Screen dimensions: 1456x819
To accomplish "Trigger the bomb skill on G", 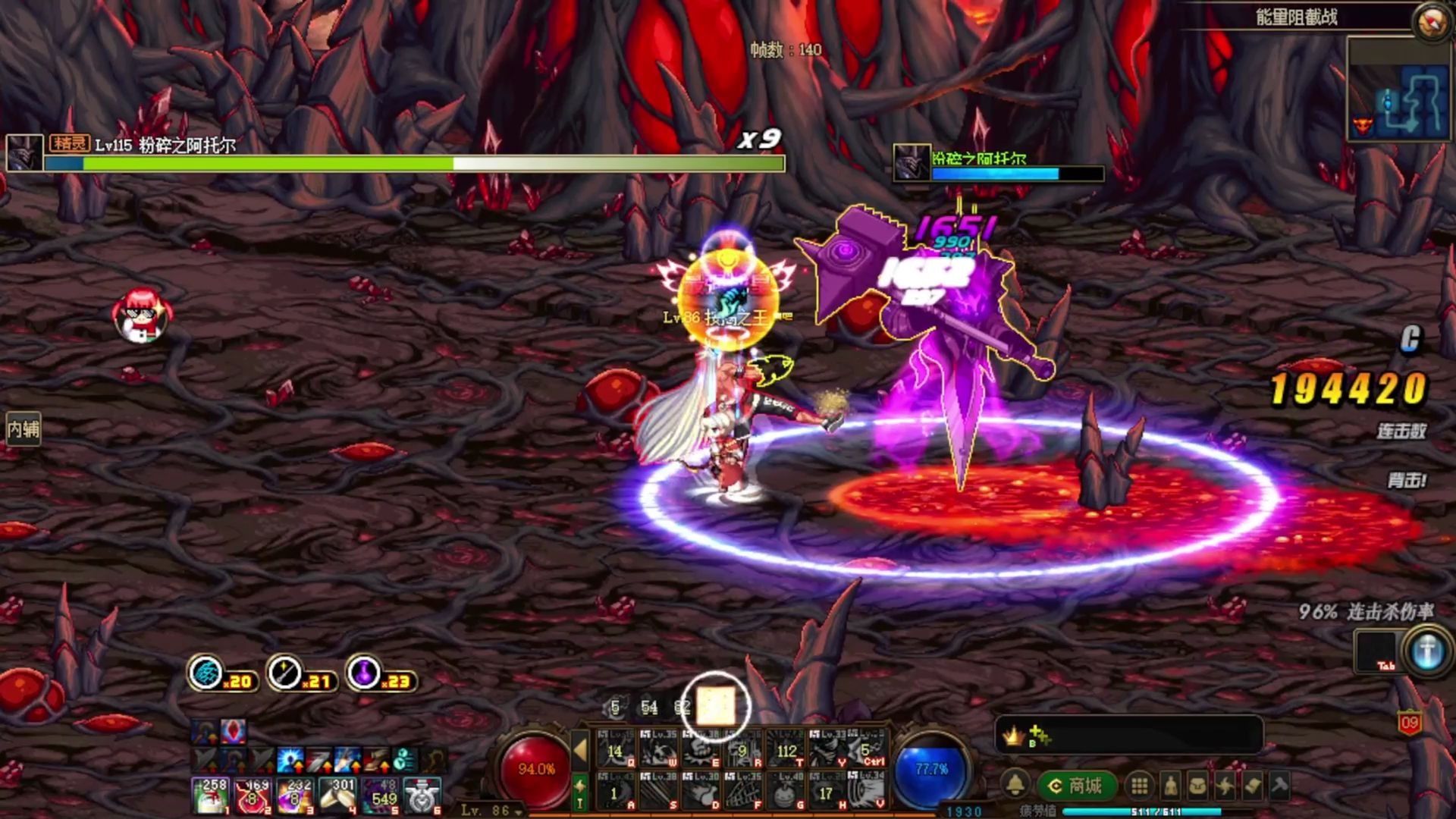I will (786, 793).
